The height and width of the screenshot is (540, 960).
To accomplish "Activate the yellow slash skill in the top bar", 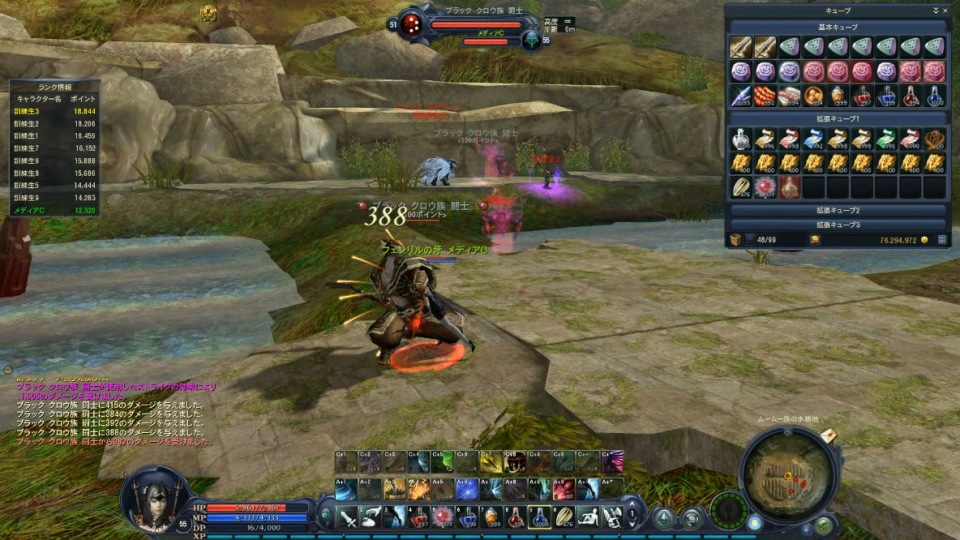I will click(492, 462).
